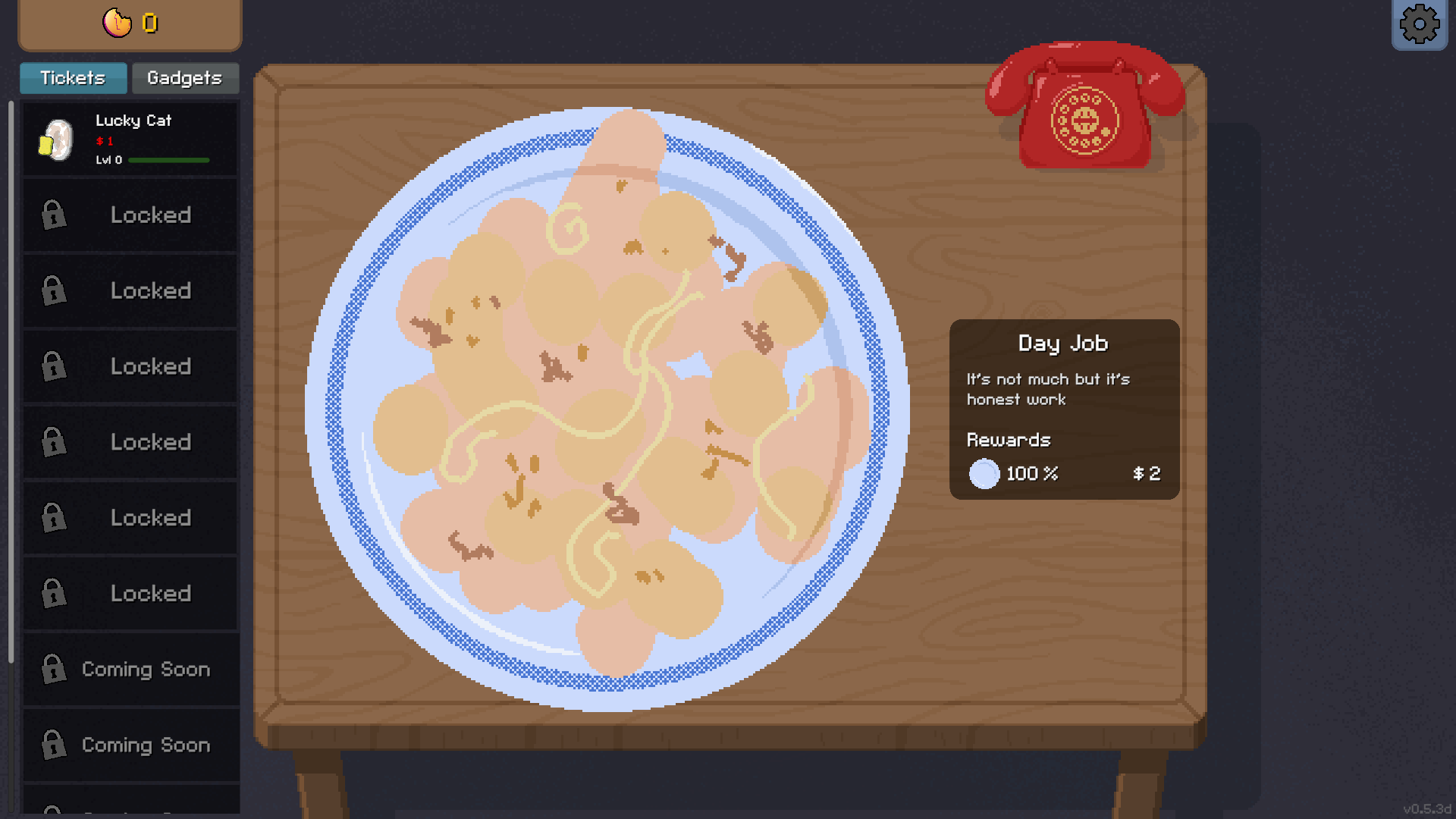Click the padlock on the second Coming Soon entry

(52, 745)
